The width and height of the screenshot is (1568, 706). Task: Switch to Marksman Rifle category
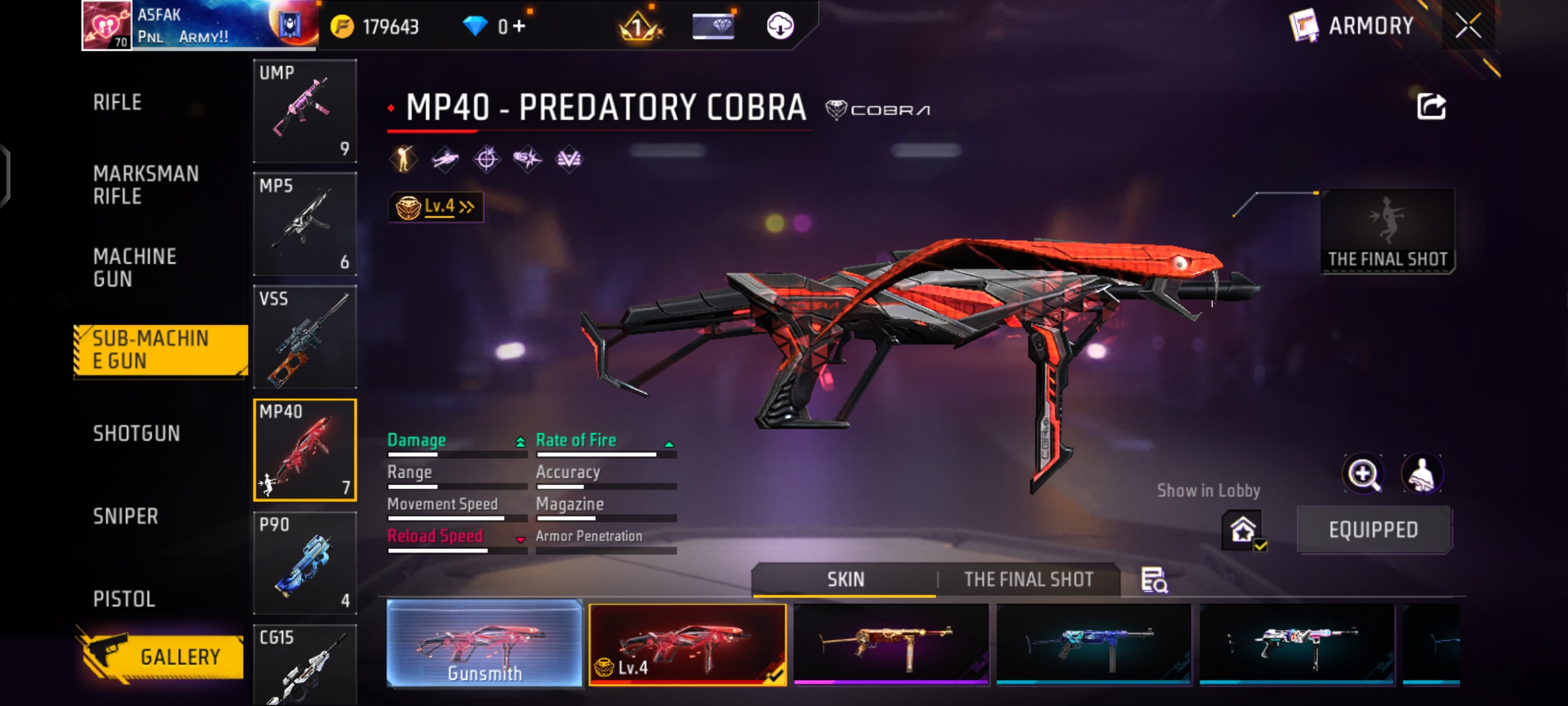pos(146,185)
